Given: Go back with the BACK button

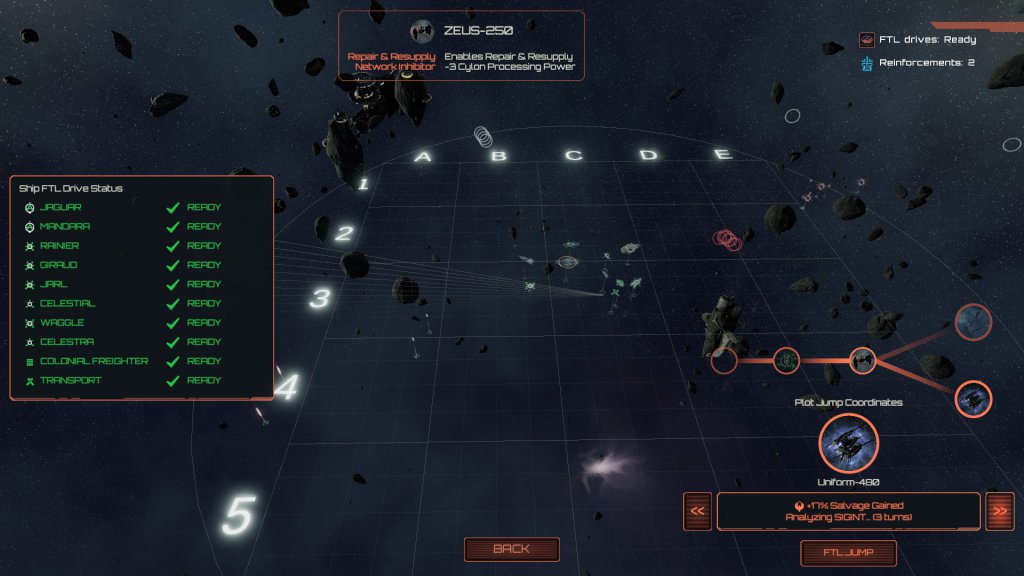Looking at the screenshot, I should pyautogui.click(x=511, y=549).
